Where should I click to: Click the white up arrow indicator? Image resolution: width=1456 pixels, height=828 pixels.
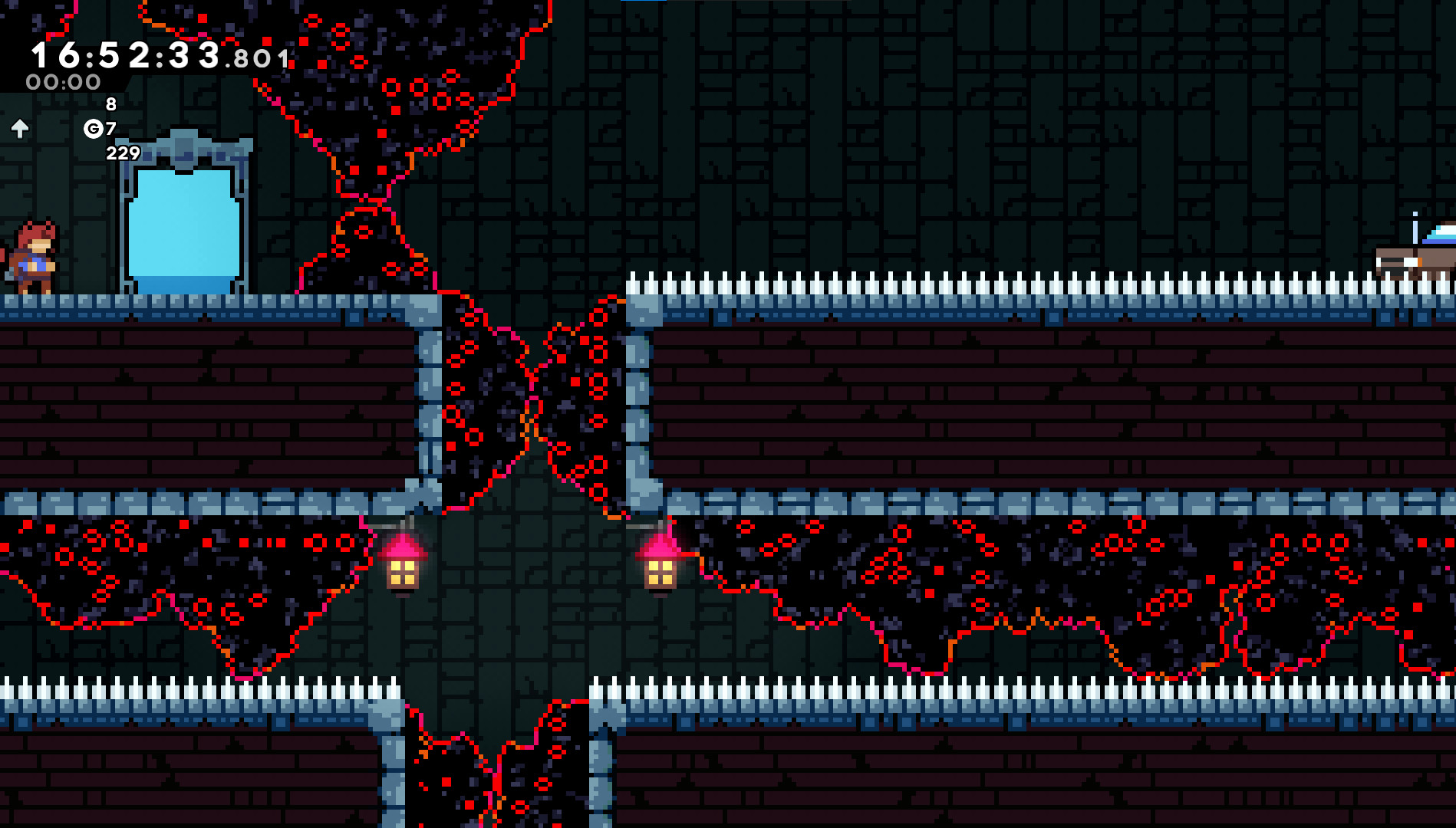click(19, 128)
